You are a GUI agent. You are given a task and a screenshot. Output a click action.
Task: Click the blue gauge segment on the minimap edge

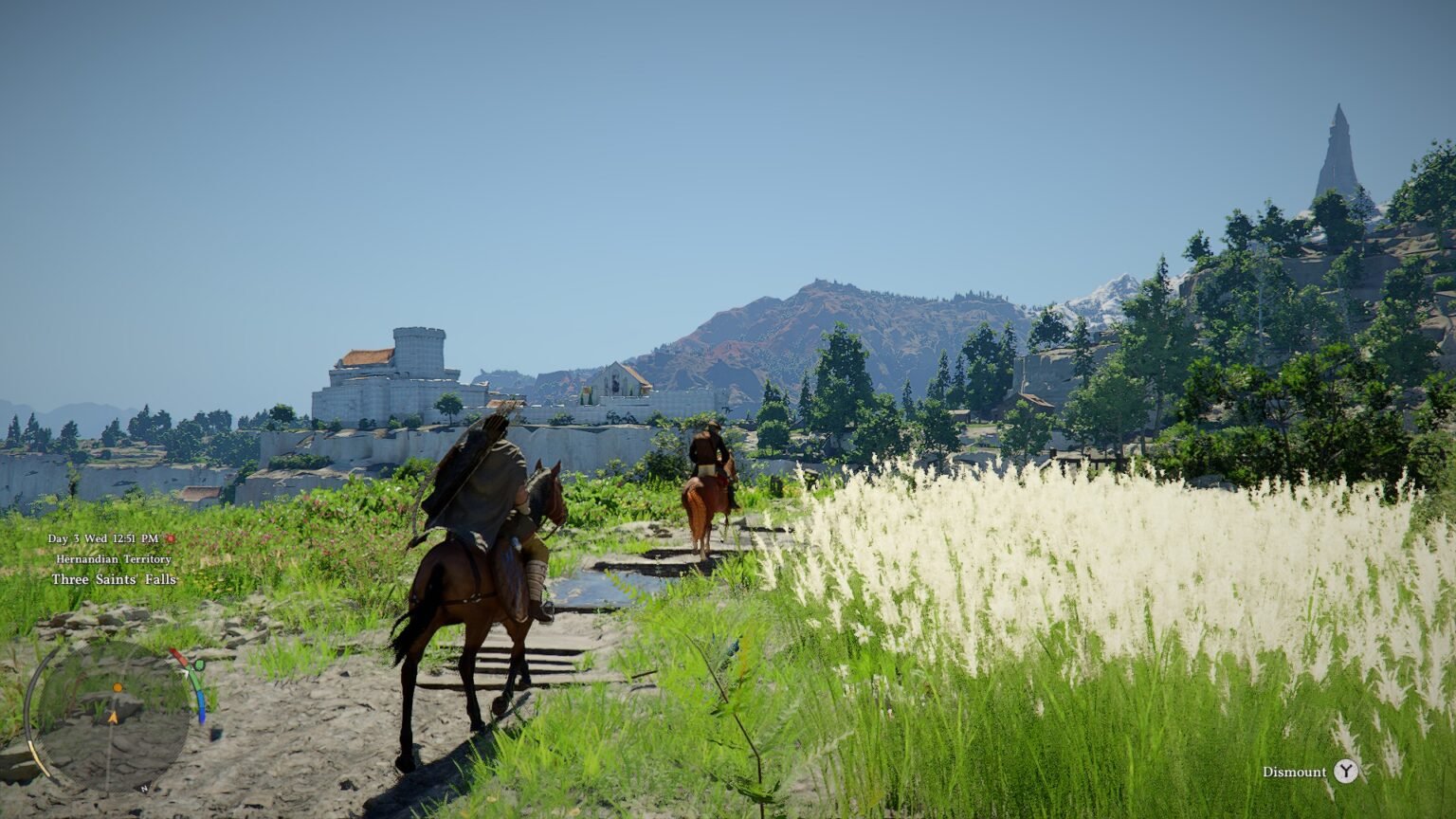pos(202,709)
